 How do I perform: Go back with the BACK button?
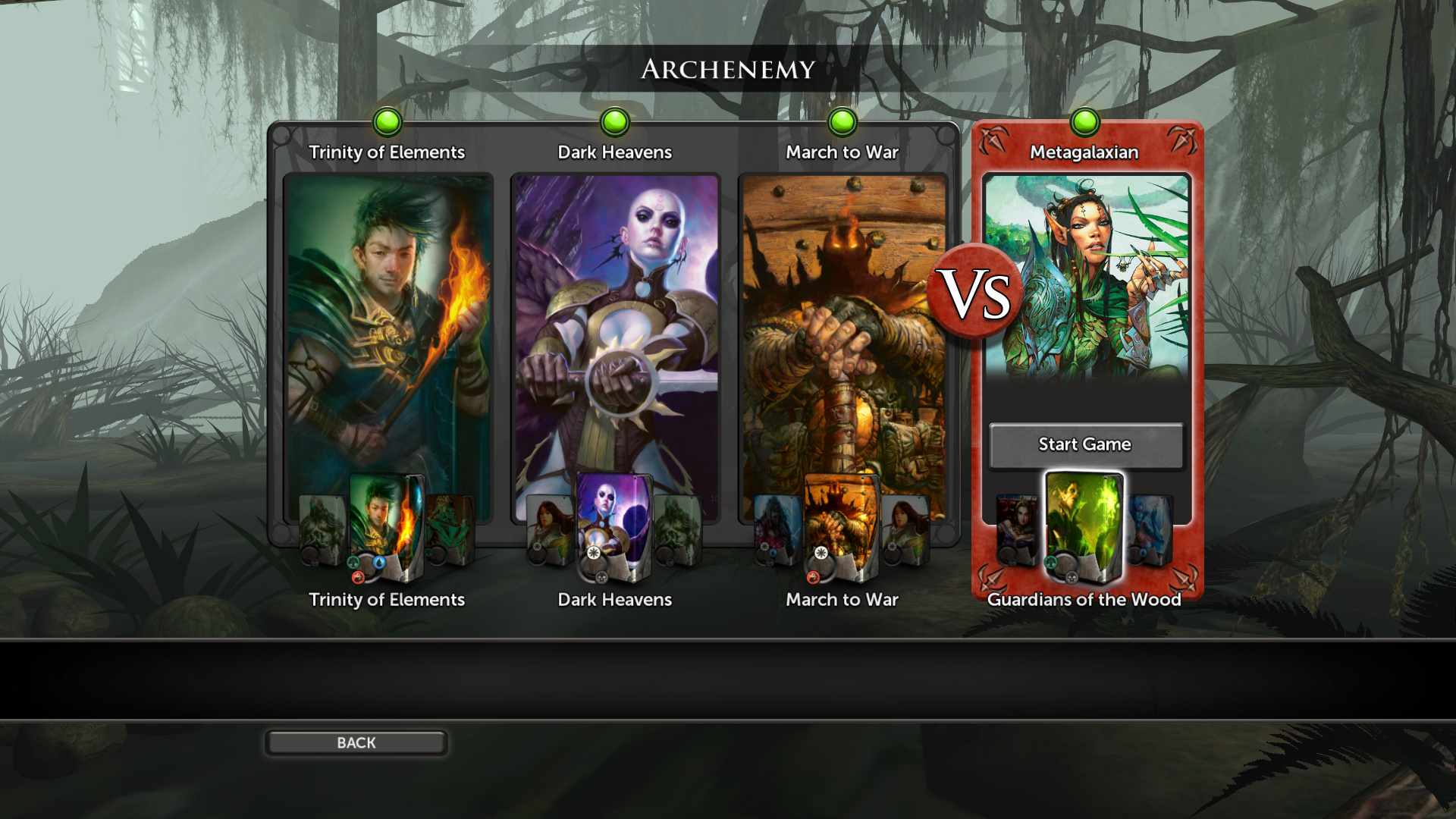(x=356, y=743)
